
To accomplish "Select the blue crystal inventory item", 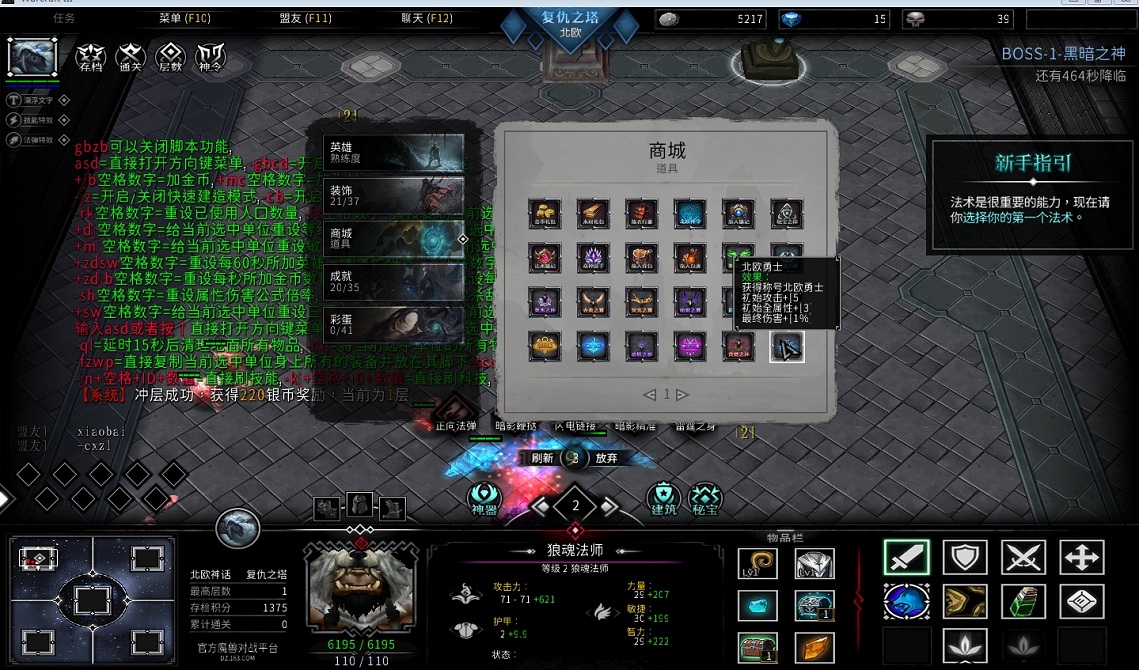I will coord(757,605).
